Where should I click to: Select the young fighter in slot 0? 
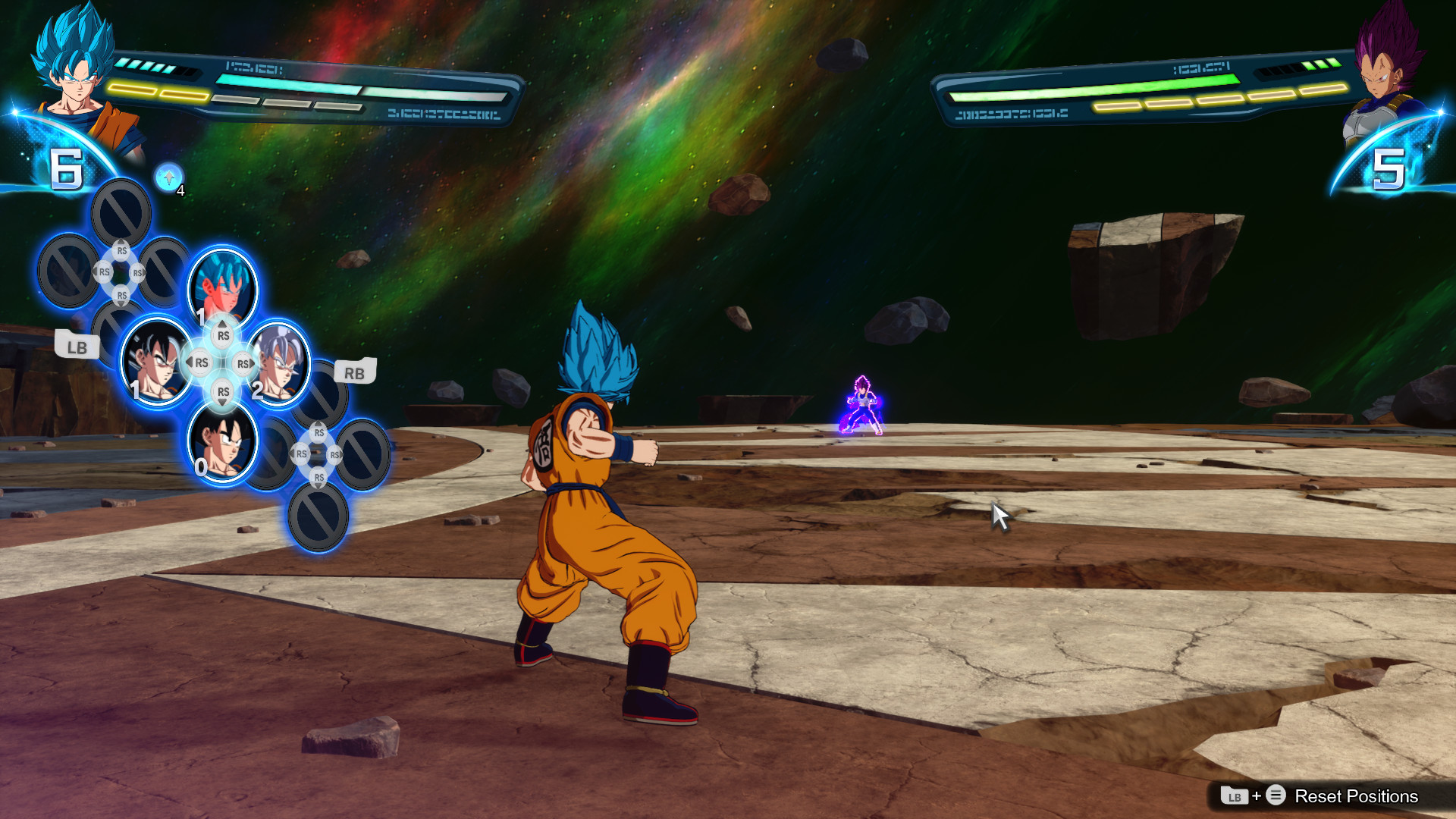click(x=220, y=444)
